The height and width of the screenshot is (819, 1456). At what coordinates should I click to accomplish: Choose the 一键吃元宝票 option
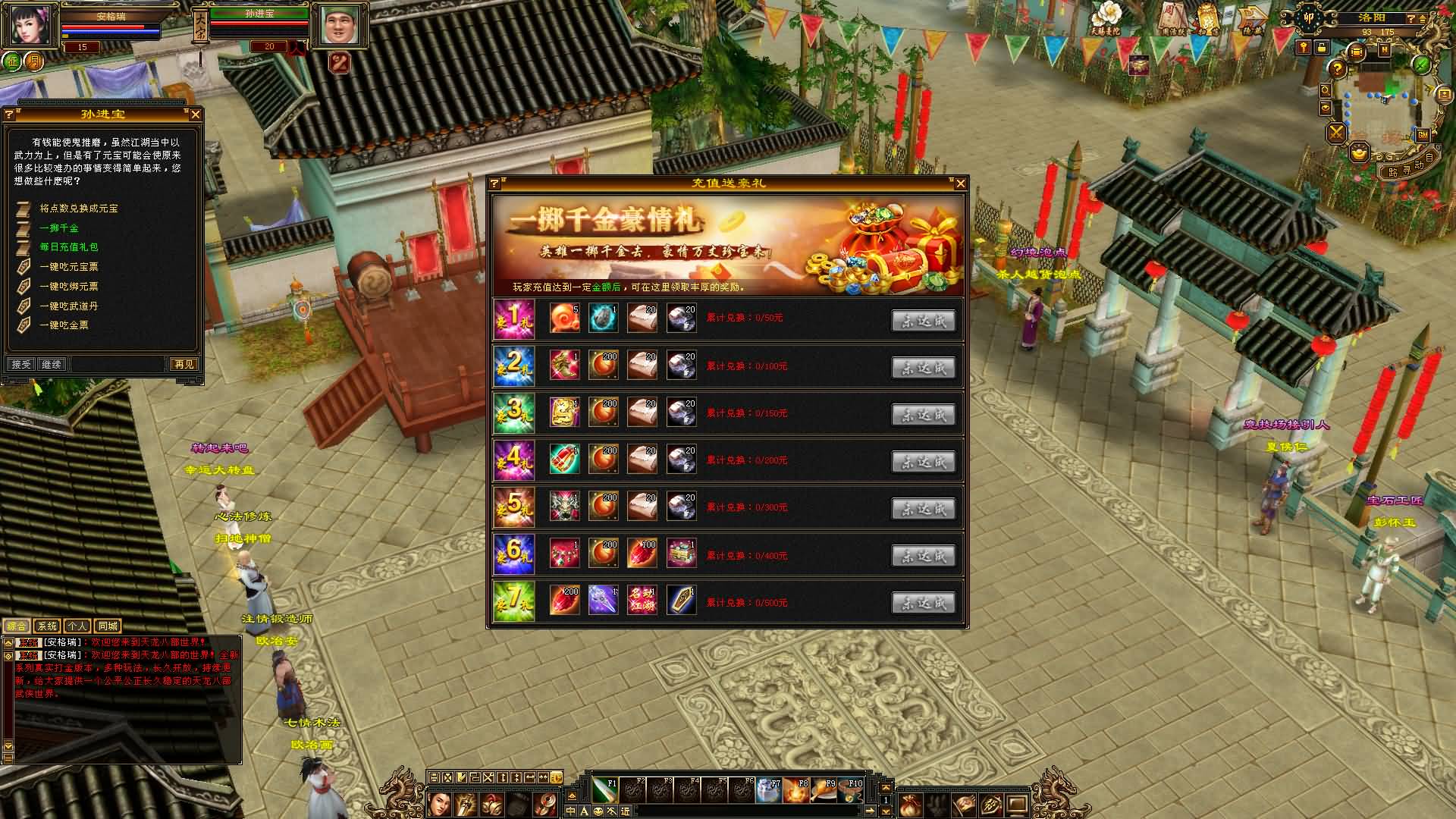[x=68, y=267]
